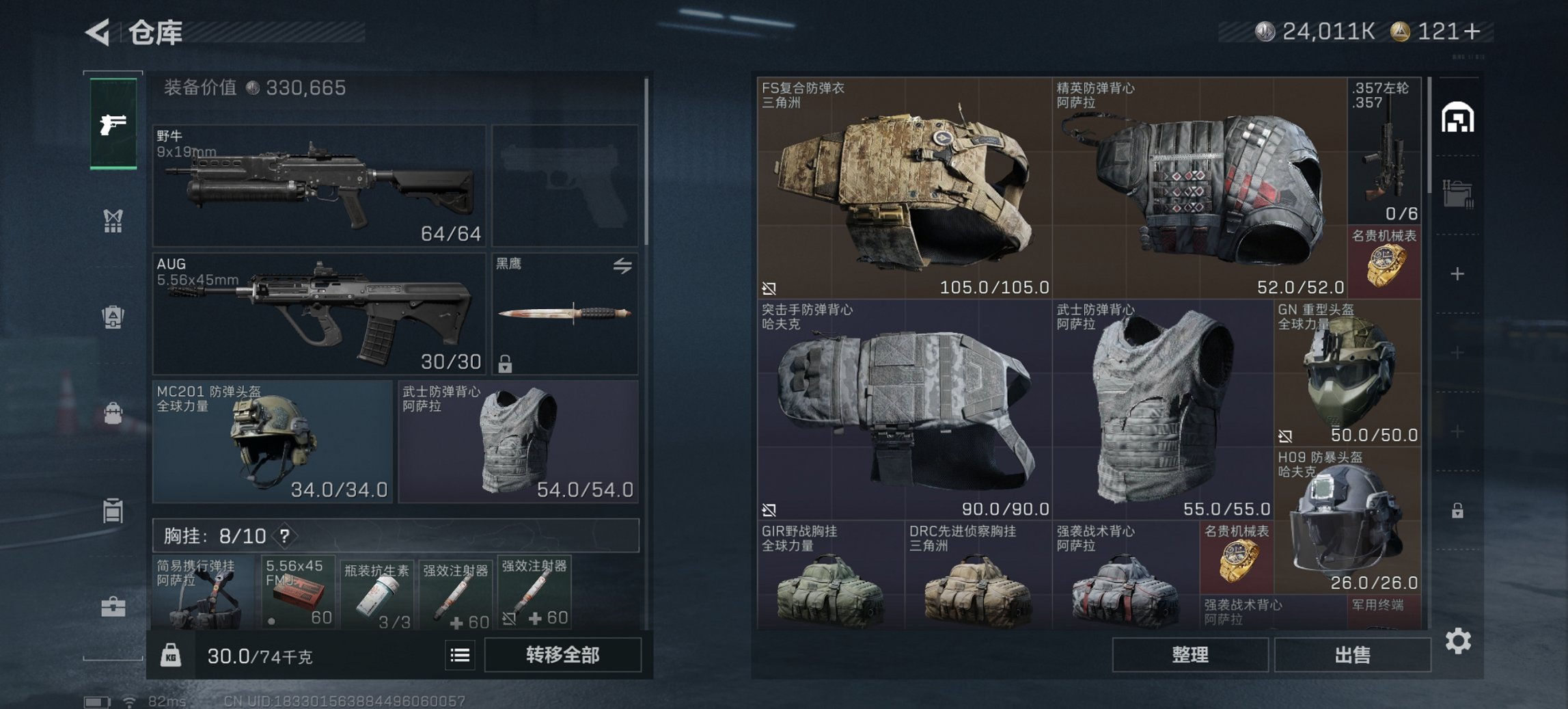Sort the stash with the 整理 button
The width and height of the screenshot is (1568, 709).
pos(1189,655)
